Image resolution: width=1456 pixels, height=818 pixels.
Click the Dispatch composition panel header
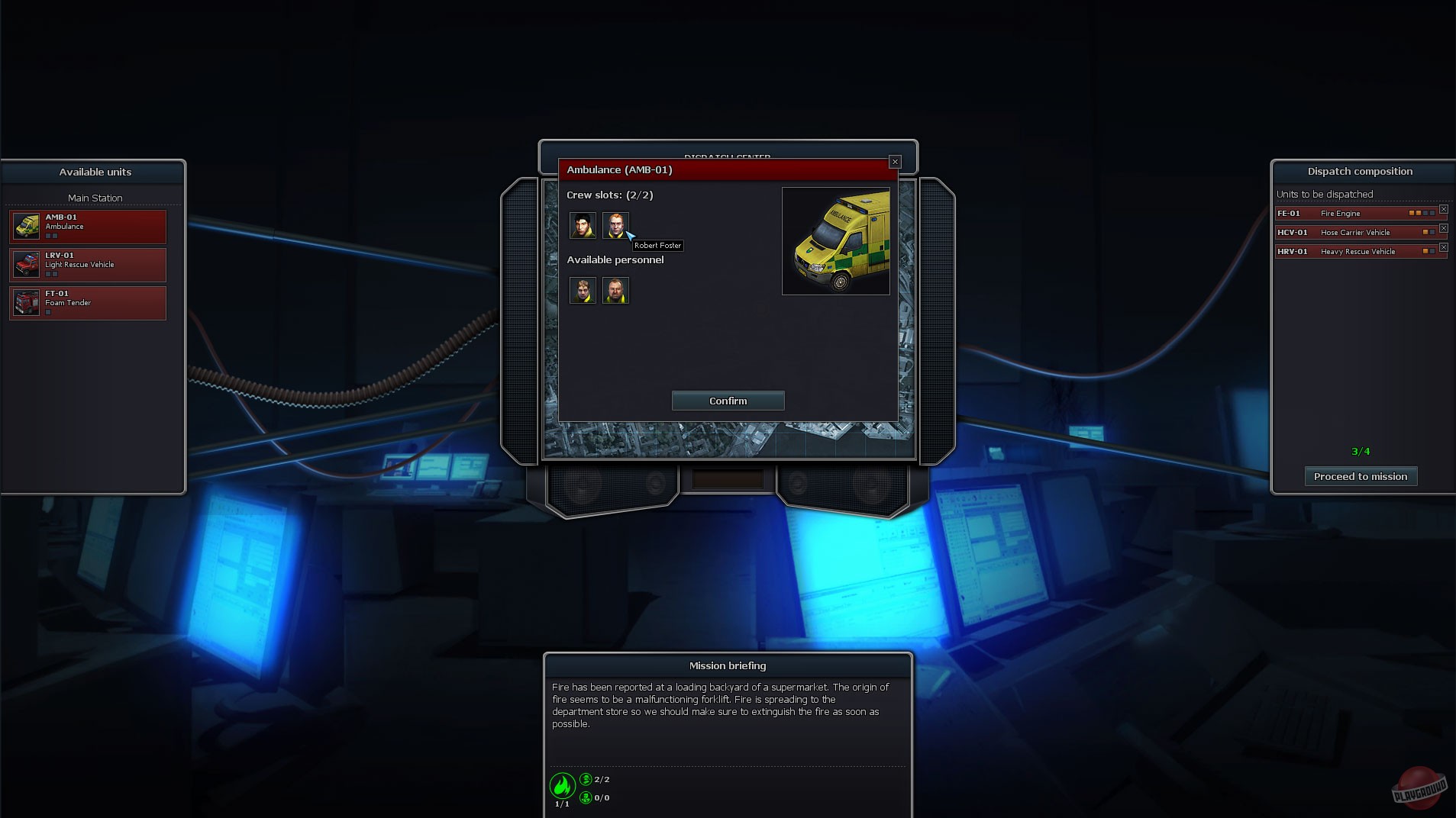tap(1359, 172)
